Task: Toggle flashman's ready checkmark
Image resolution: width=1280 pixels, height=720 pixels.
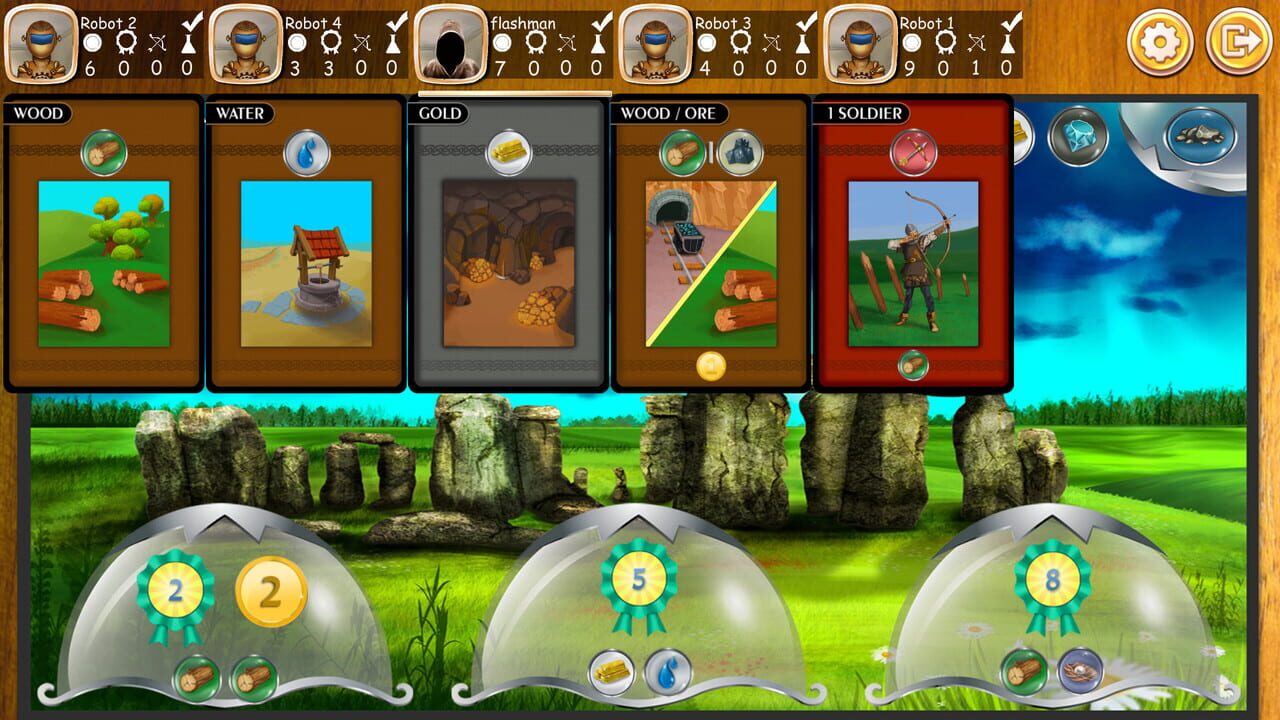Action: 601,21
